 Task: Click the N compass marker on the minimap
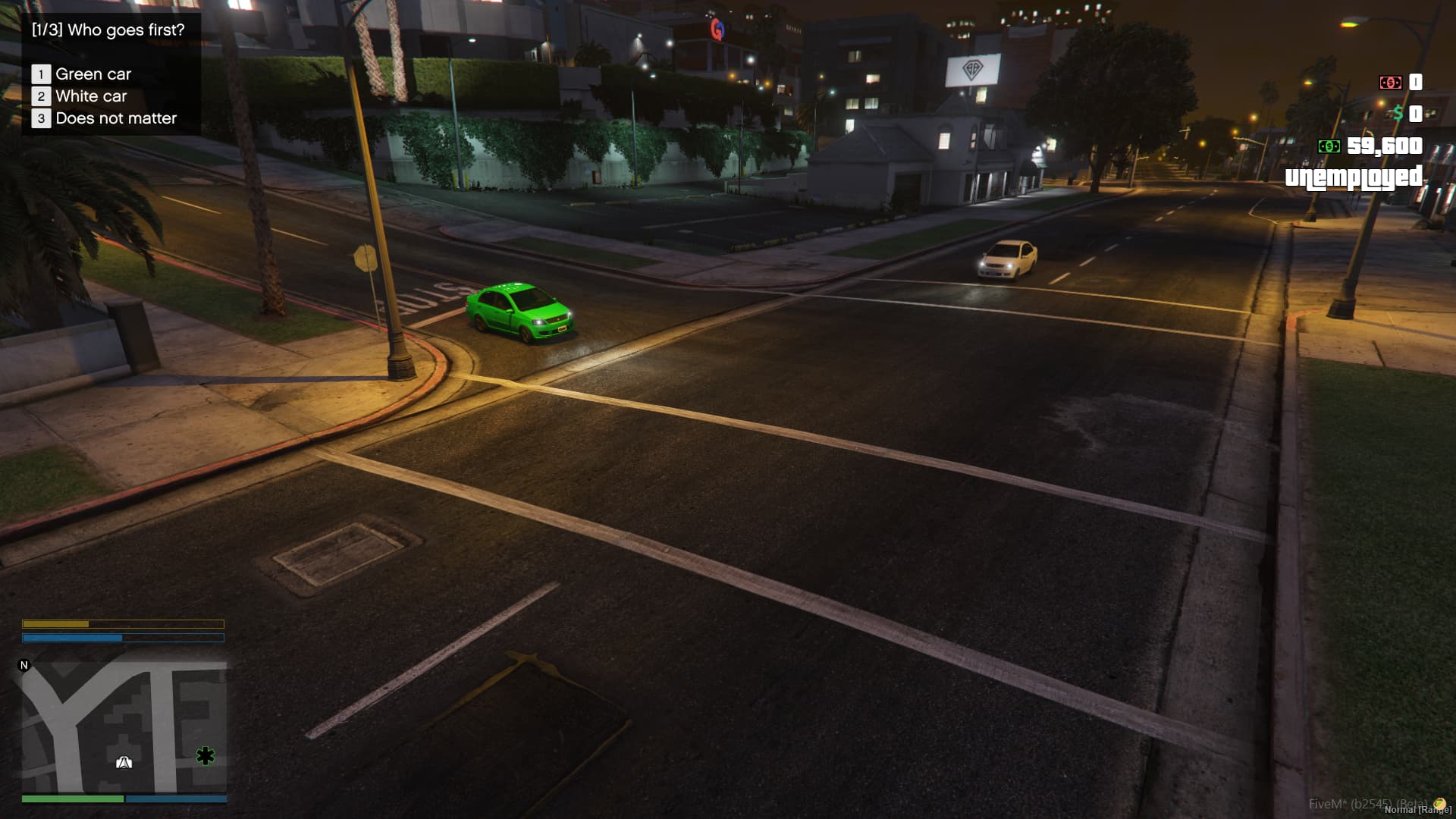pos(24,664)
